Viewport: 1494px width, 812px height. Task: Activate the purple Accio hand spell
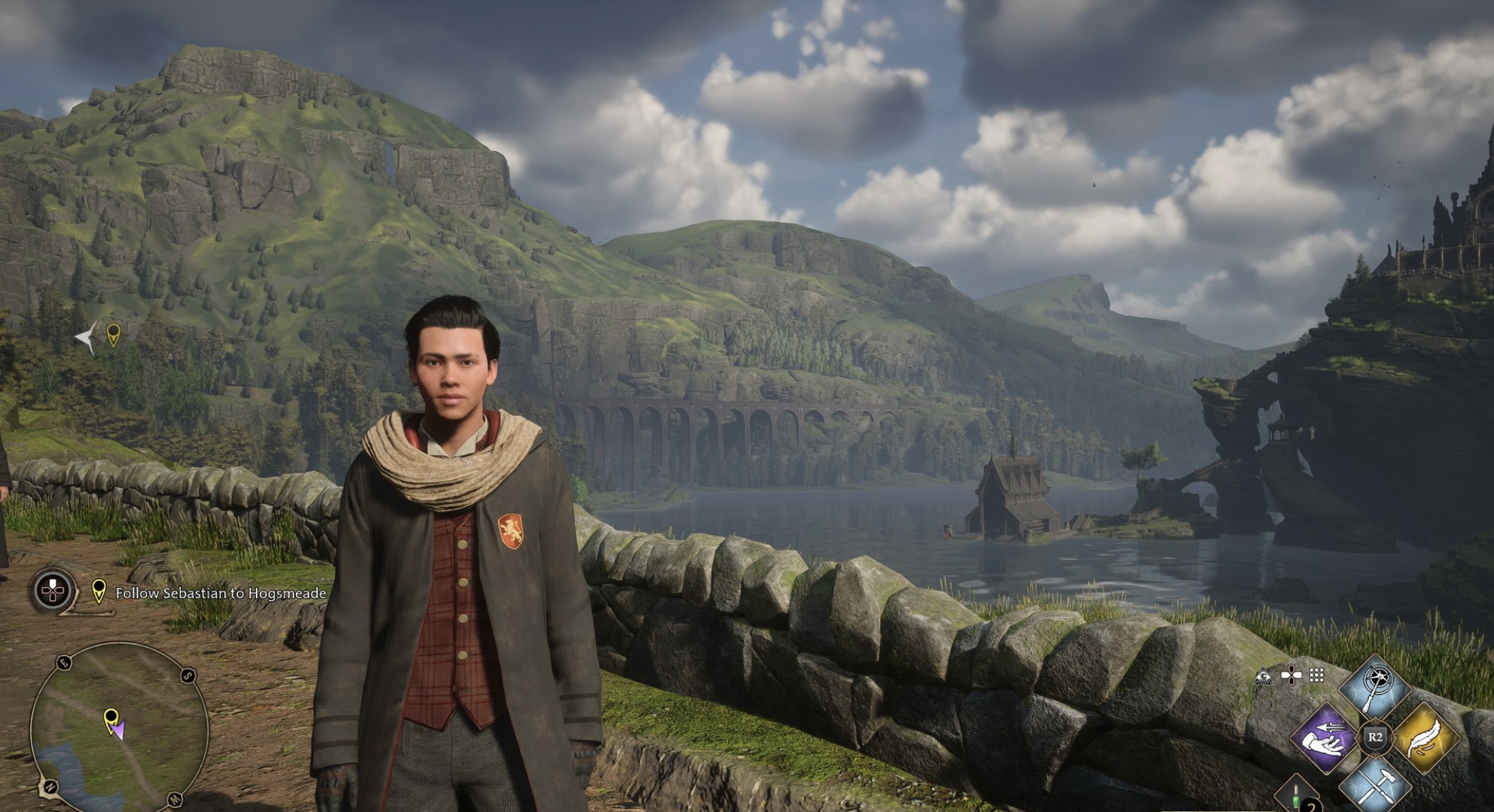pos(1325,737)
